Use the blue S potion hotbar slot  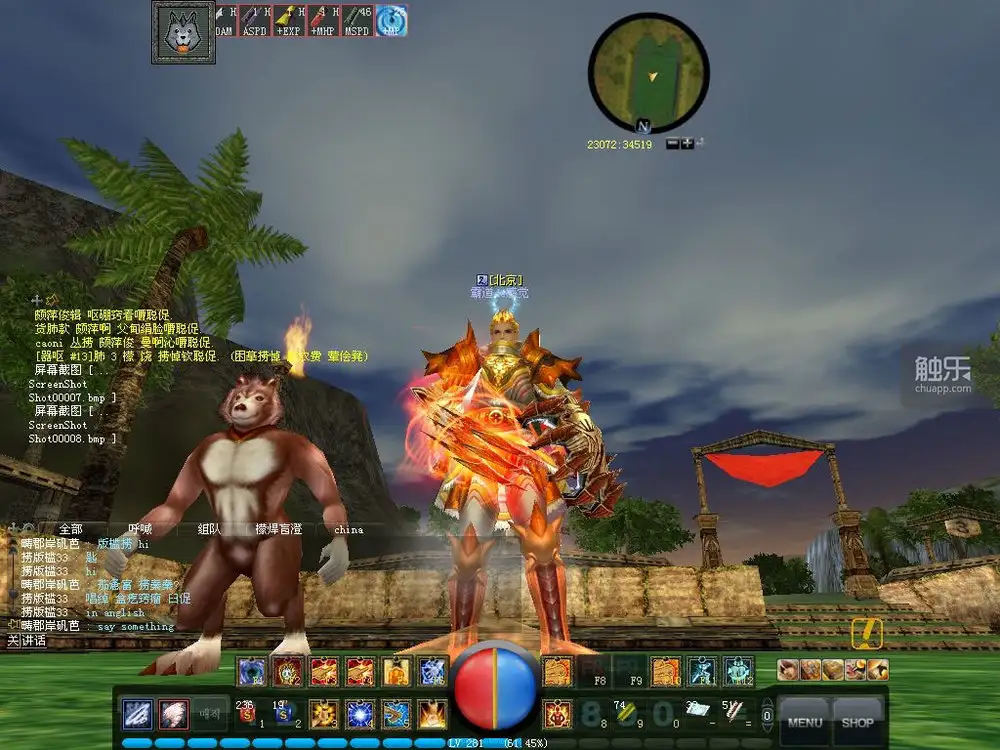283,714
